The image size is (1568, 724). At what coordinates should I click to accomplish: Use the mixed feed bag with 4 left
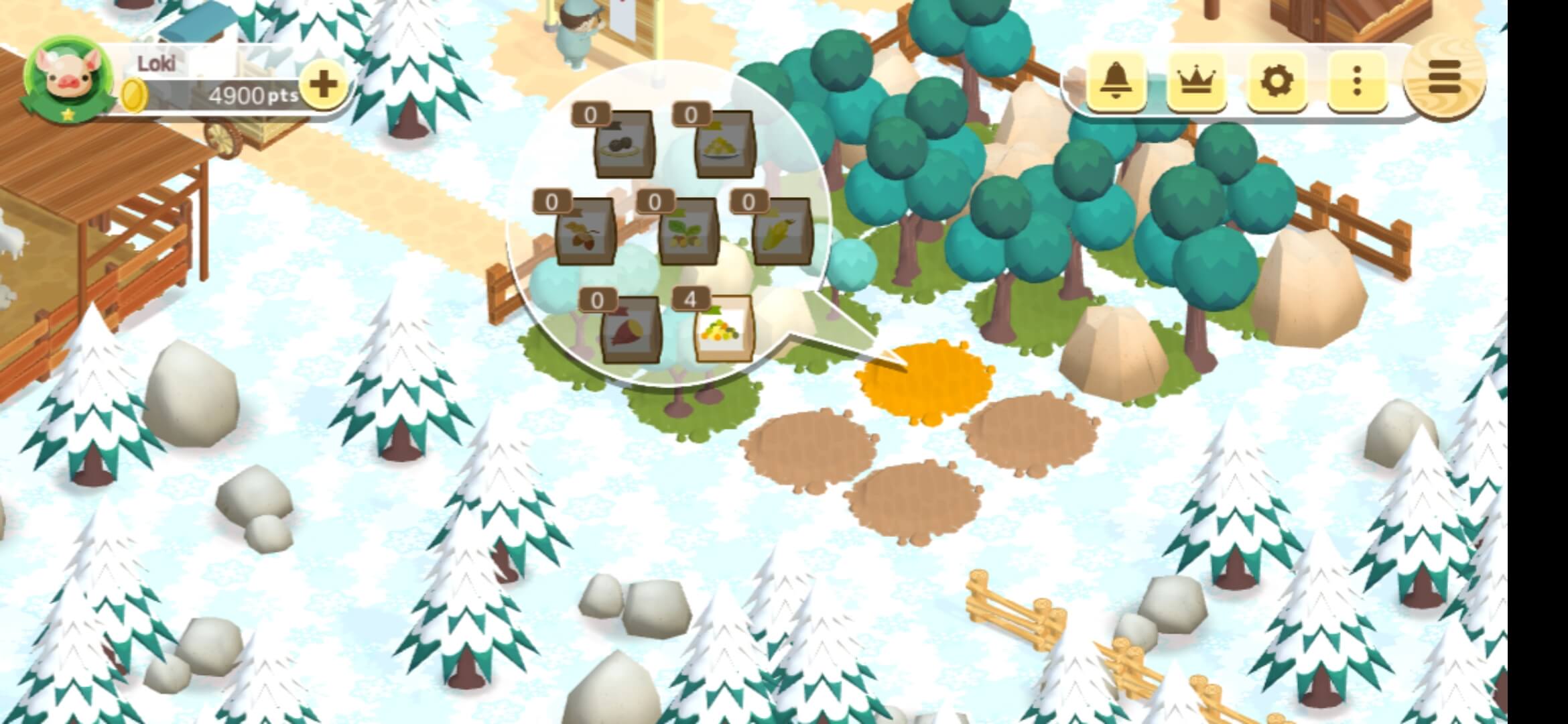(724, 328)
